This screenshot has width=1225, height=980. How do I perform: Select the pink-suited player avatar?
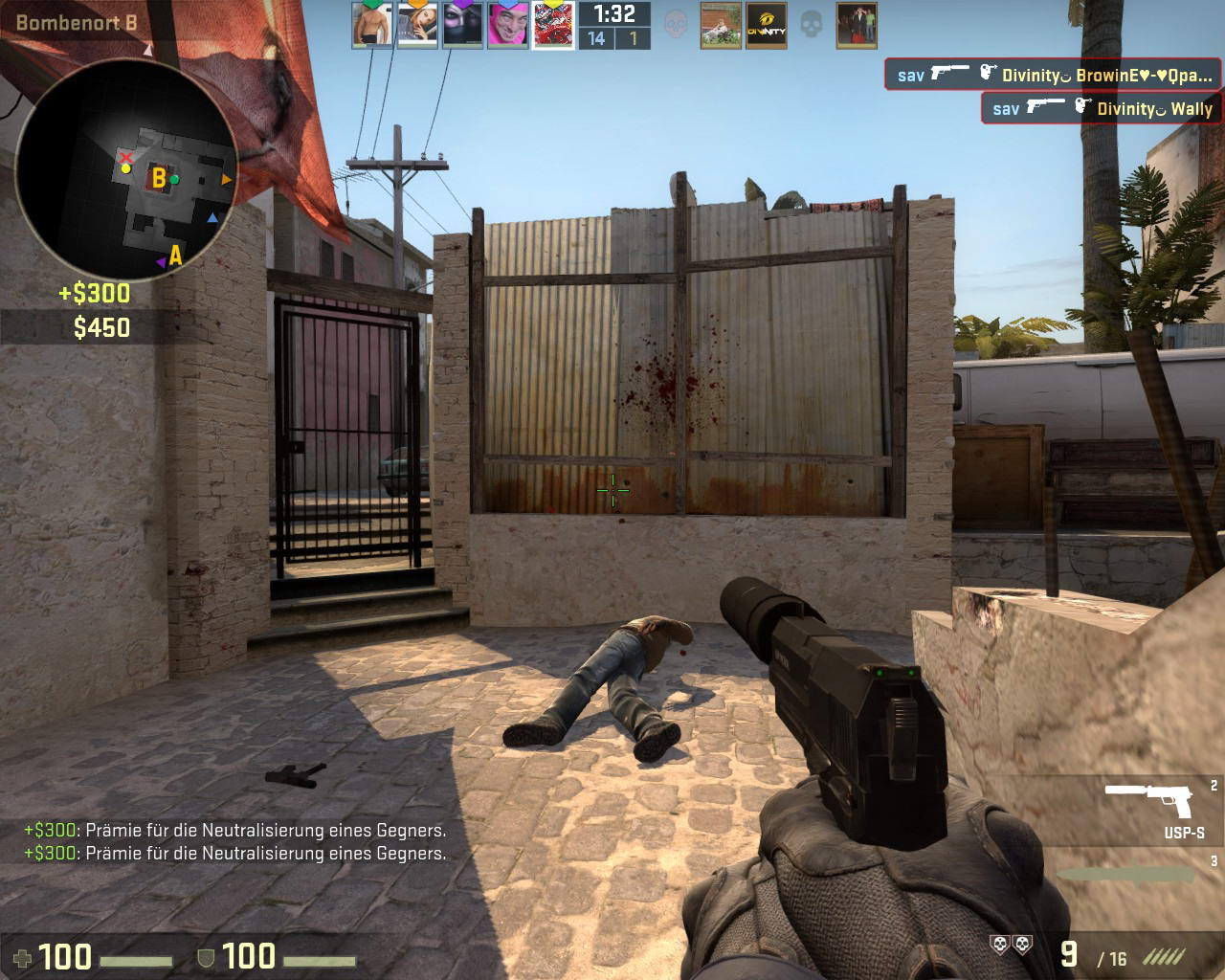pos(508,25)
